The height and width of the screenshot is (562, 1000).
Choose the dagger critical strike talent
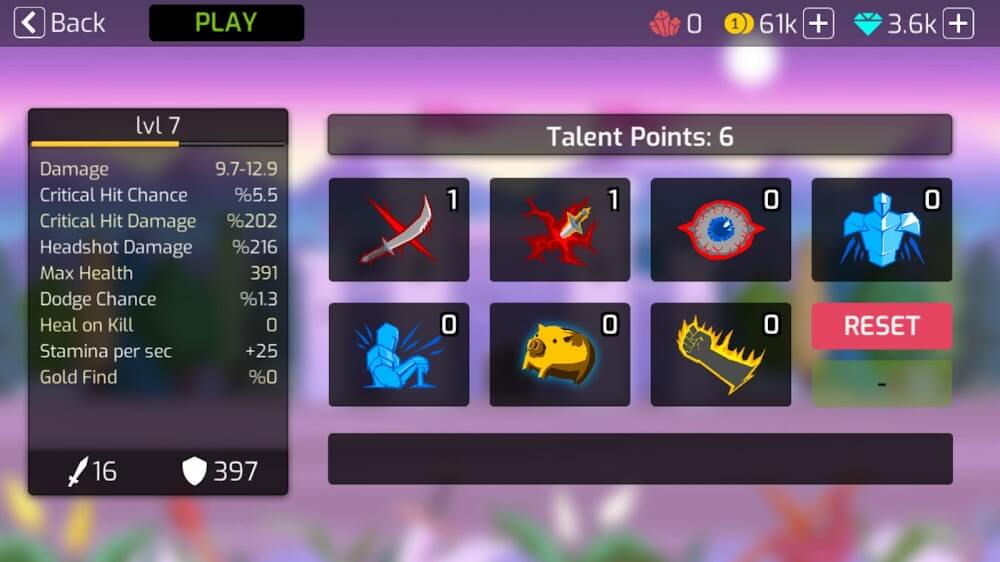tap(559, 230)
